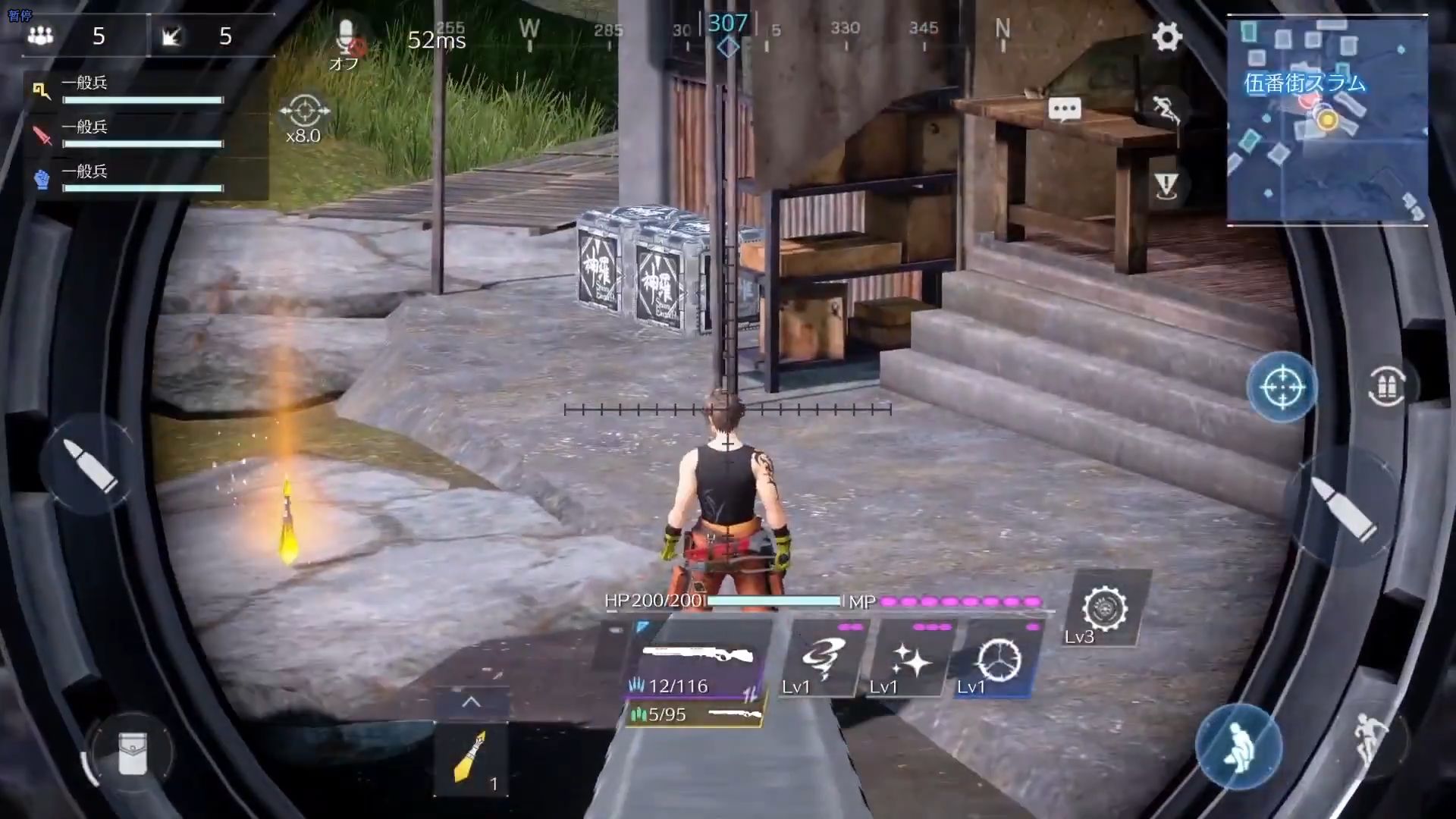Open the minimap of 伍番街スラム
The height and width of the screenshot is (819, 1456).
coord(1326,121)
